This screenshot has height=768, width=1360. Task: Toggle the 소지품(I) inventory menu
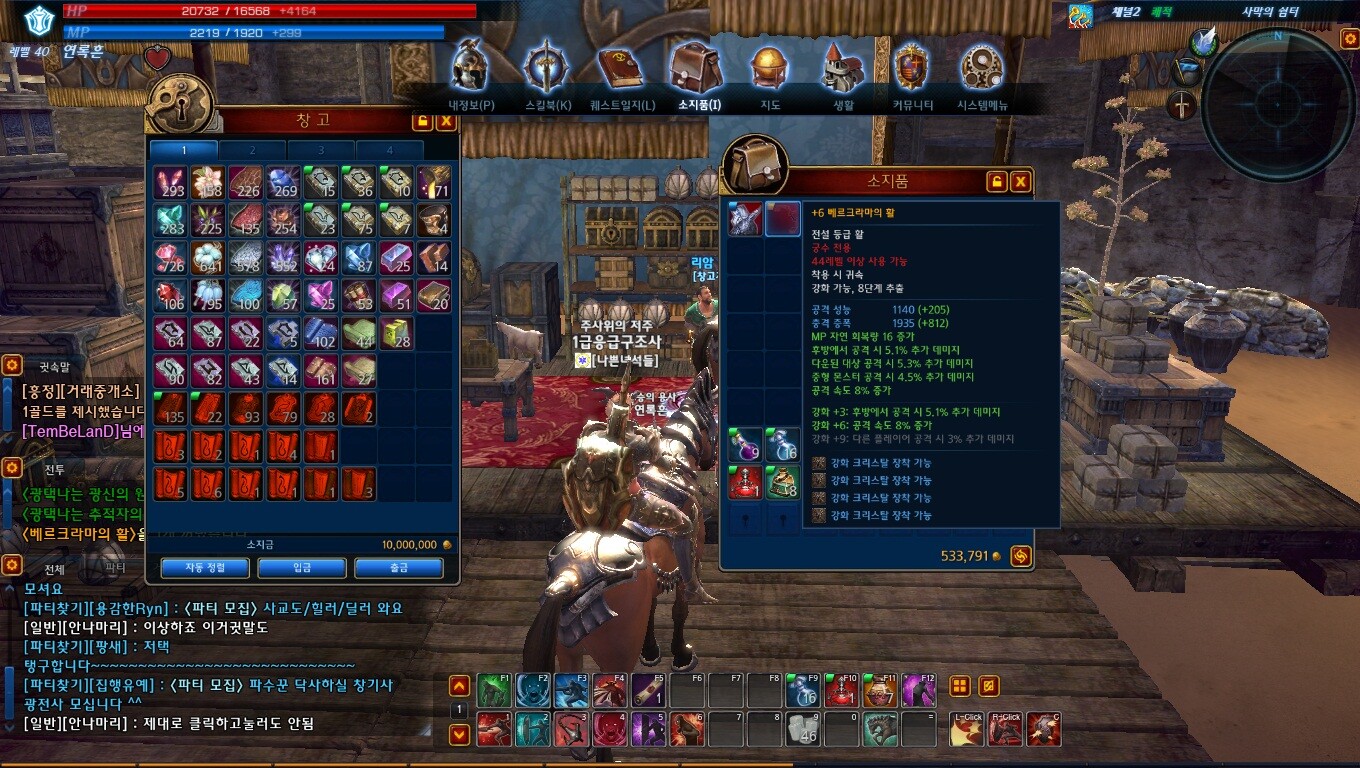tap(698, 70)
